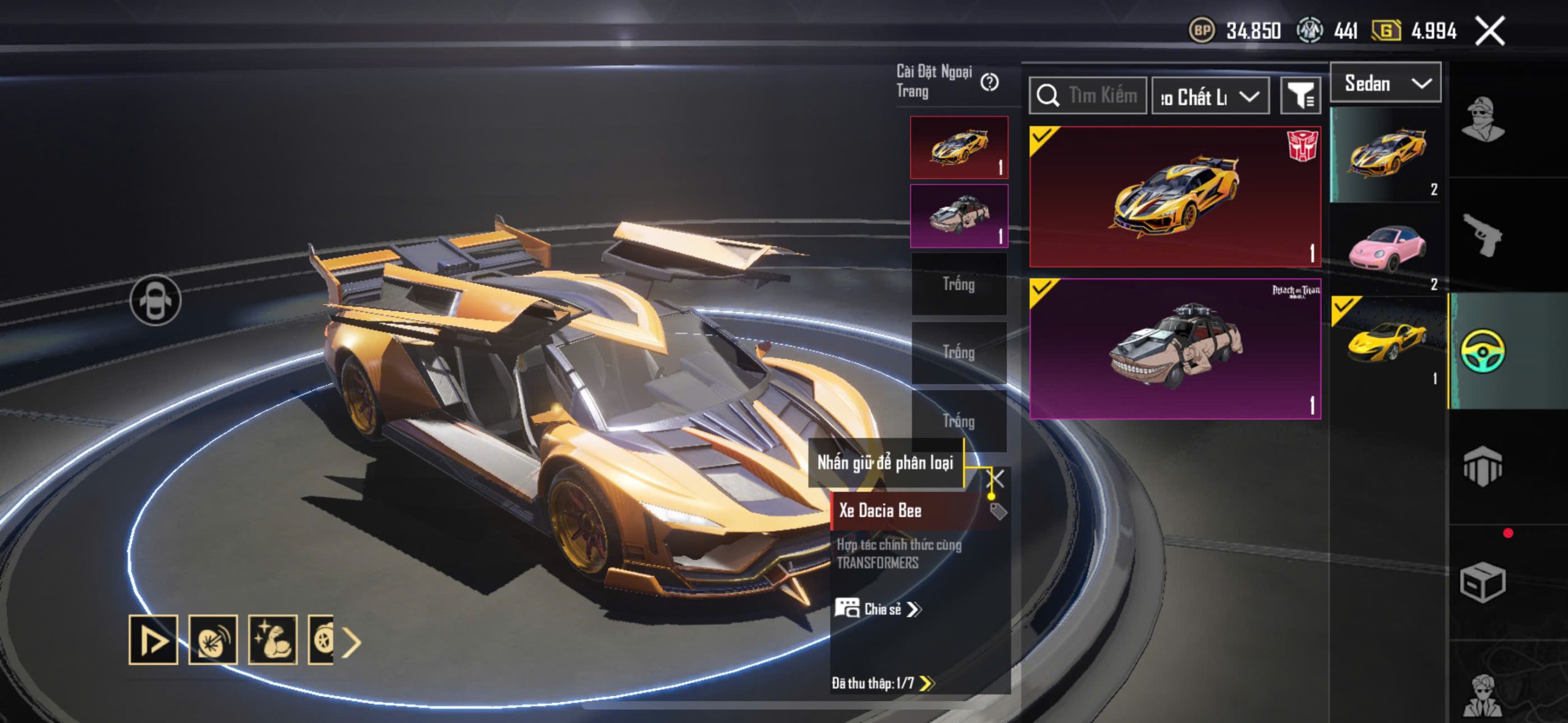Close the inventory screen with the top X
This screenshot has width=1568, height=723.
click(x=1490, y=31)
